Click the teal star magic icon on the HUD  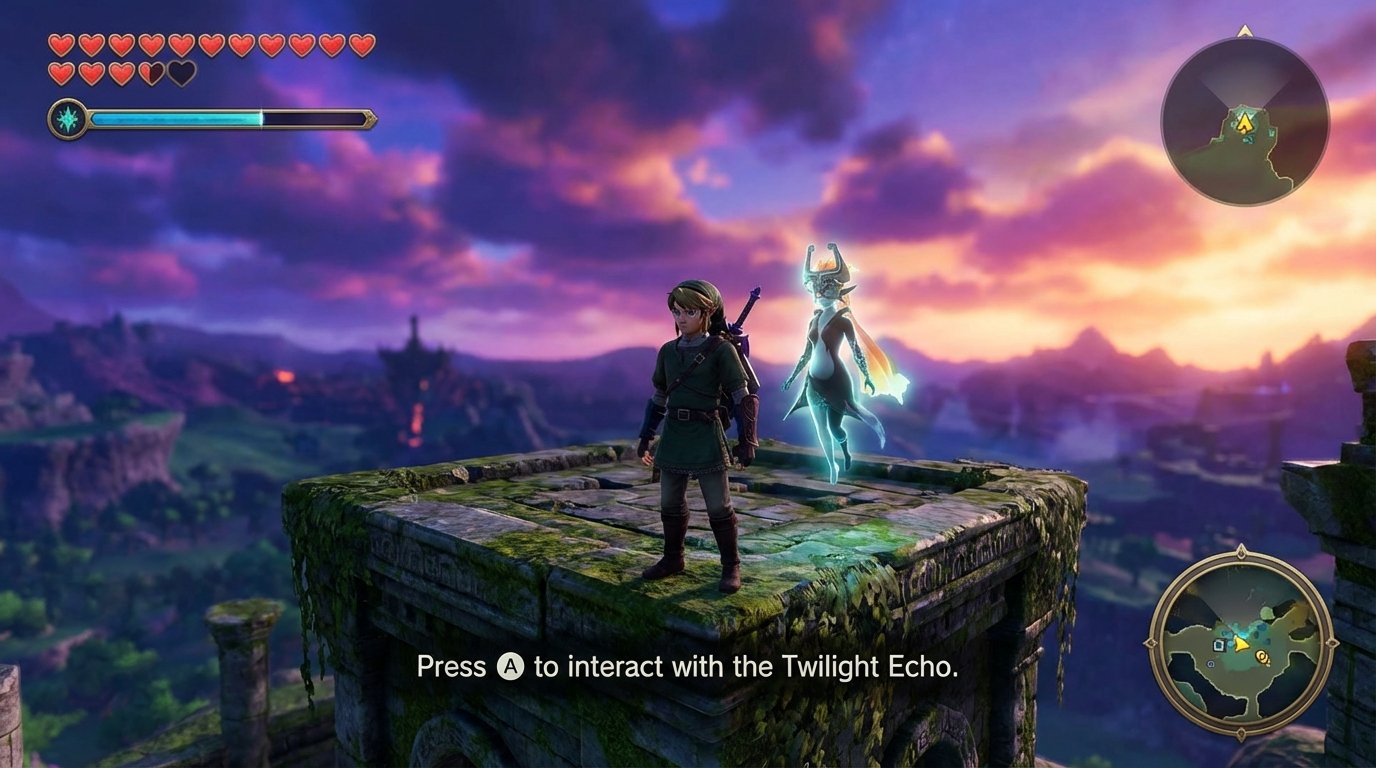point(68,116)
